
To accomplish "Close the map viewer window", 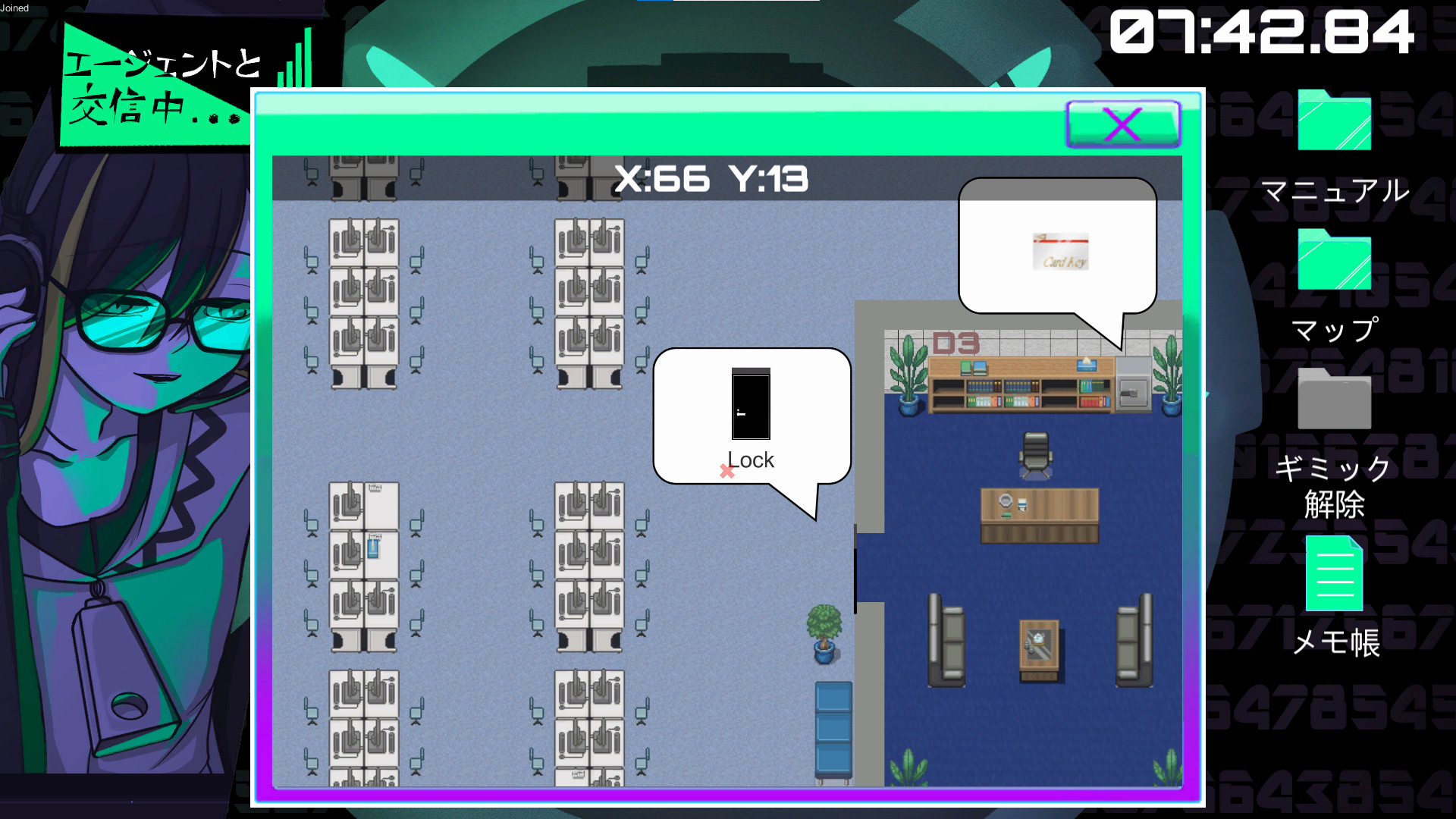I will tap(1121, 125).
